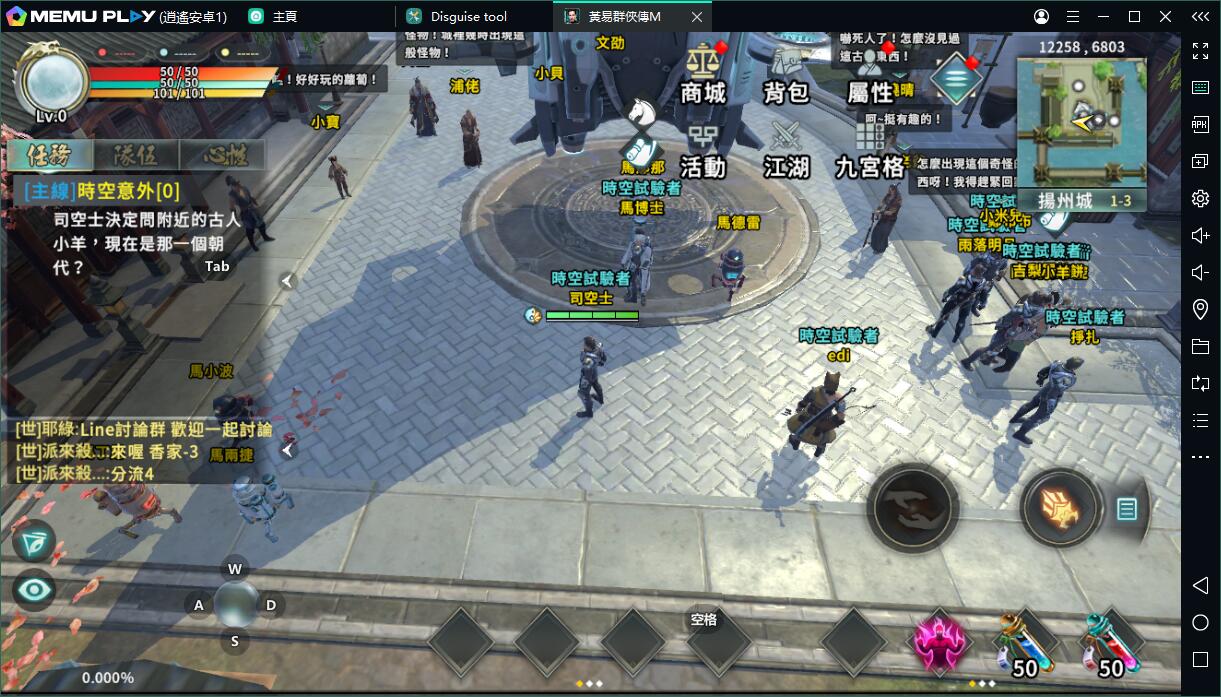The width and height of the screenshot is (1221, 697).
Task: Tap the handshake interaction button
Action: click(912, 508)
